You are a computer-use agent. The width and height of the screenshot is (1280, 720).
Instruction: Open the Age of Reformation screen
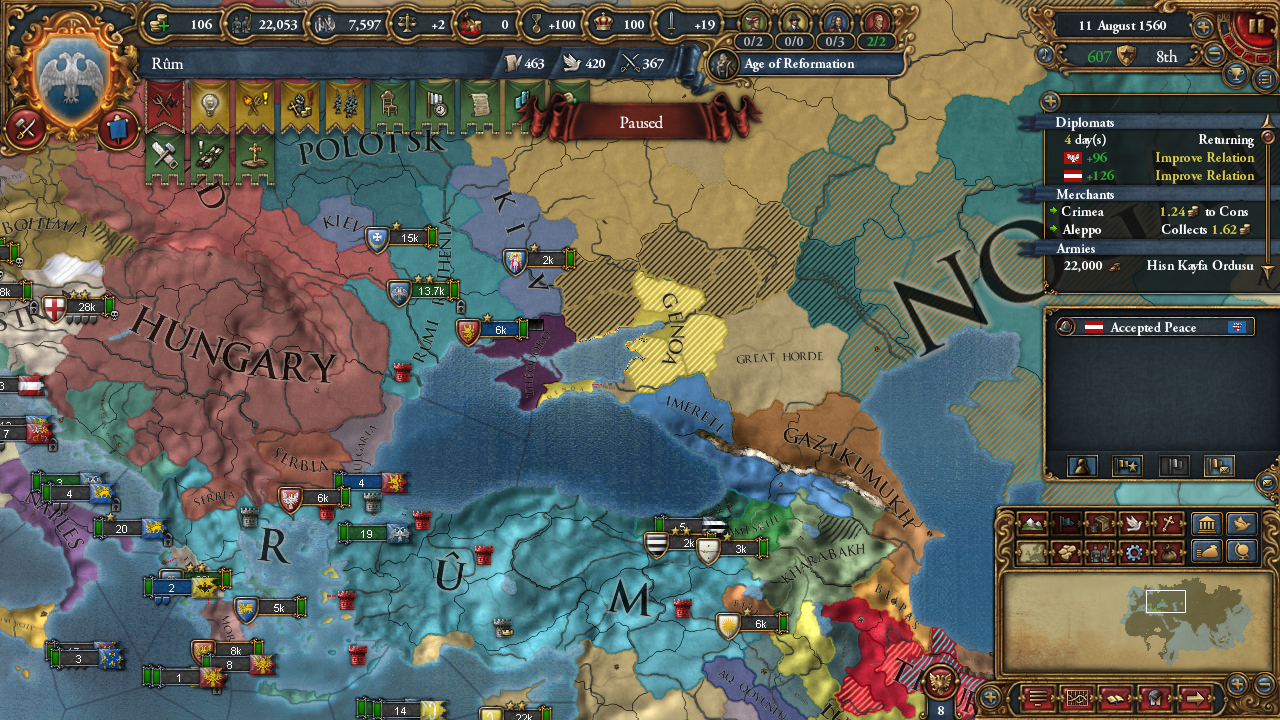(x=800, y=64)
